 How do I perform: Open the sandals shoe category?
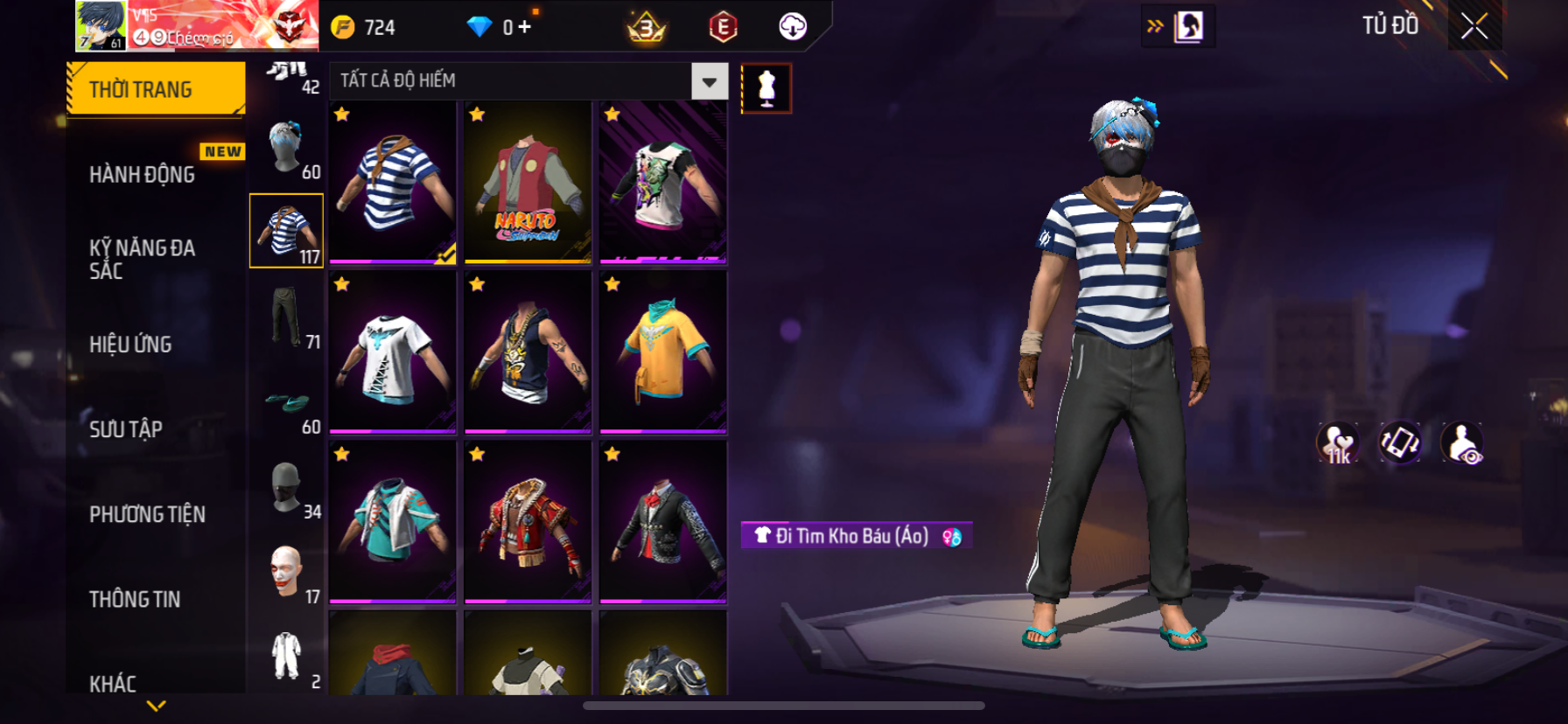(x=287, y=403)
